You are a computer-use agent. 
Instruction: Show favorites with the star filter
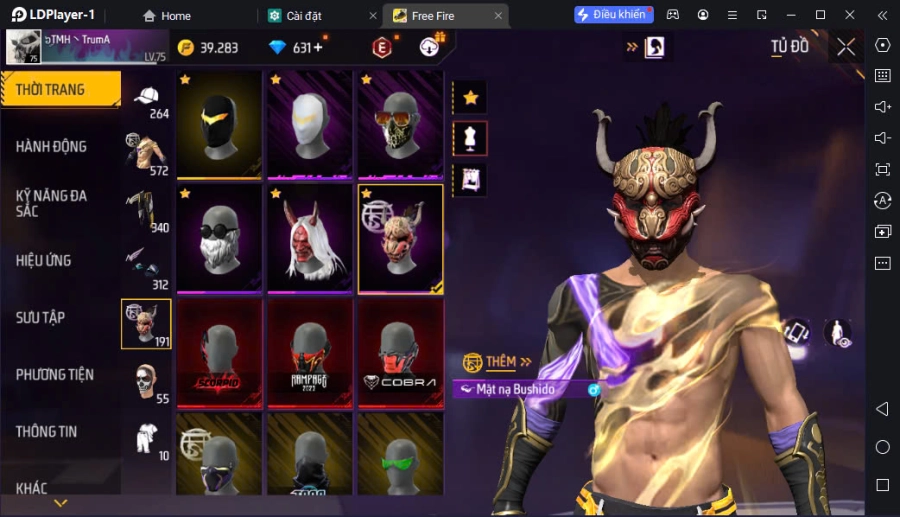coord(470,97)
